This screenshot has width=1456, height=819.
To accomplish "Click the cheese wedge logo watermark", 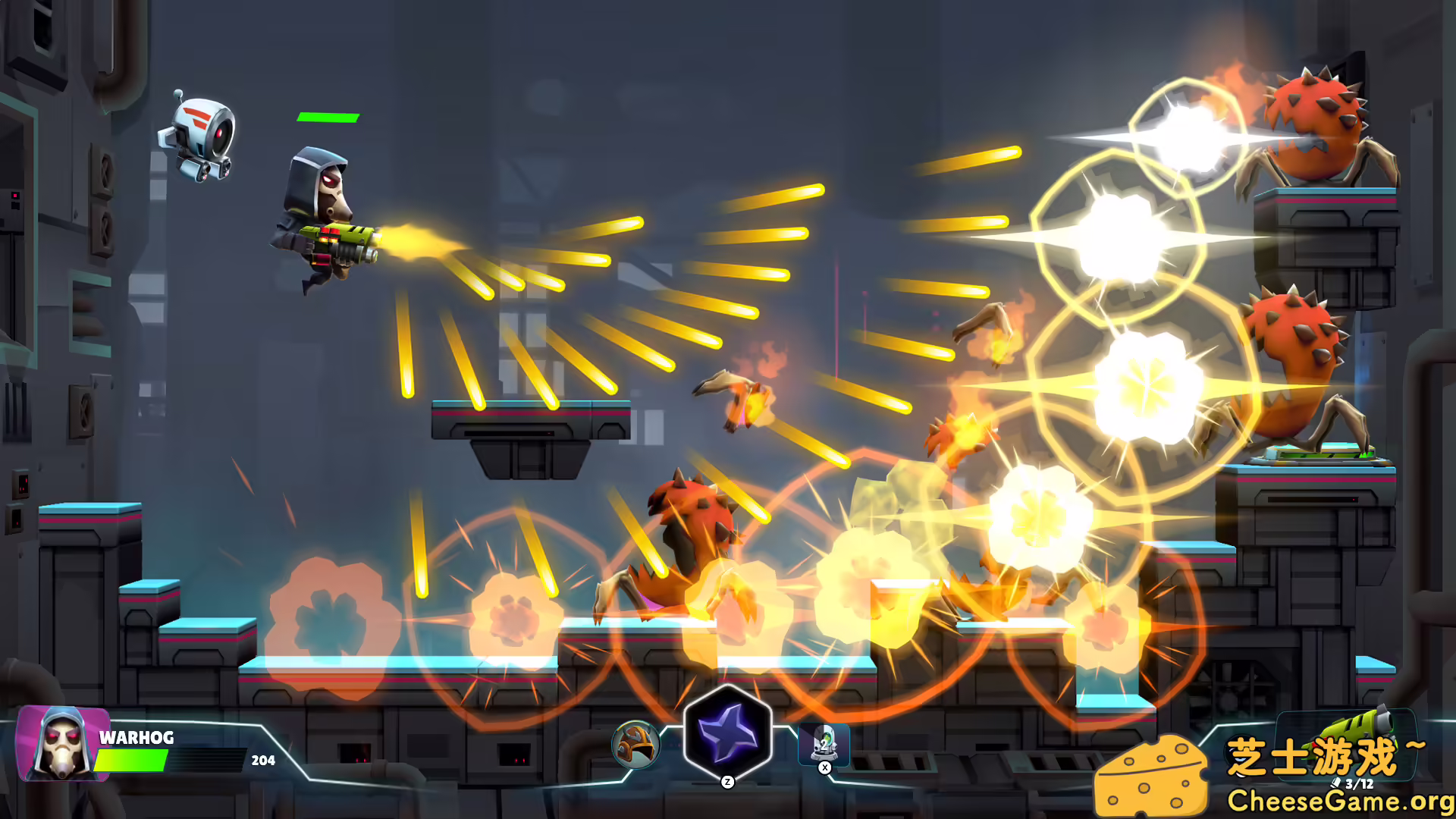I will pyautogui.click(x=1152, y=777).
